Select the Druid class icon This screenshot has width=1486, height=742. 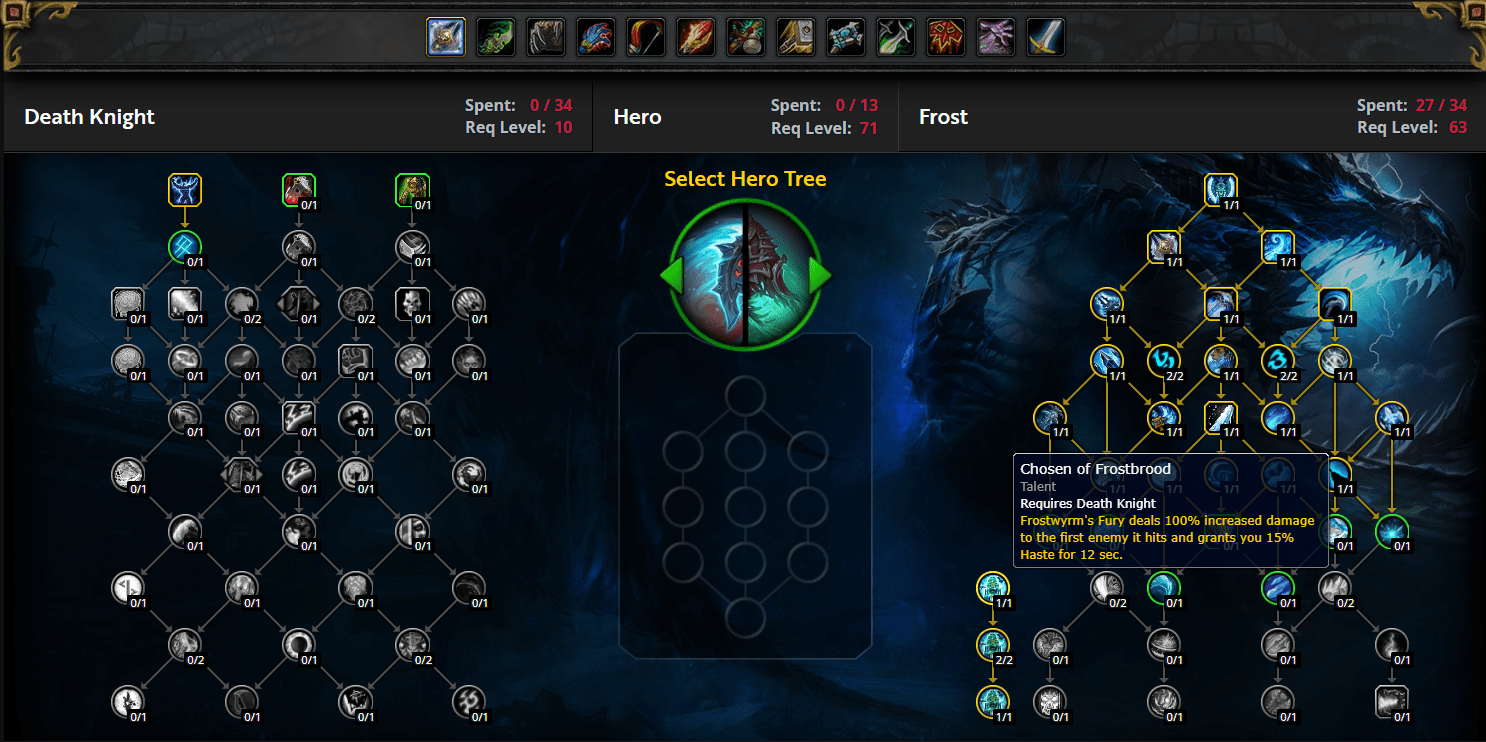pos(545,36)
